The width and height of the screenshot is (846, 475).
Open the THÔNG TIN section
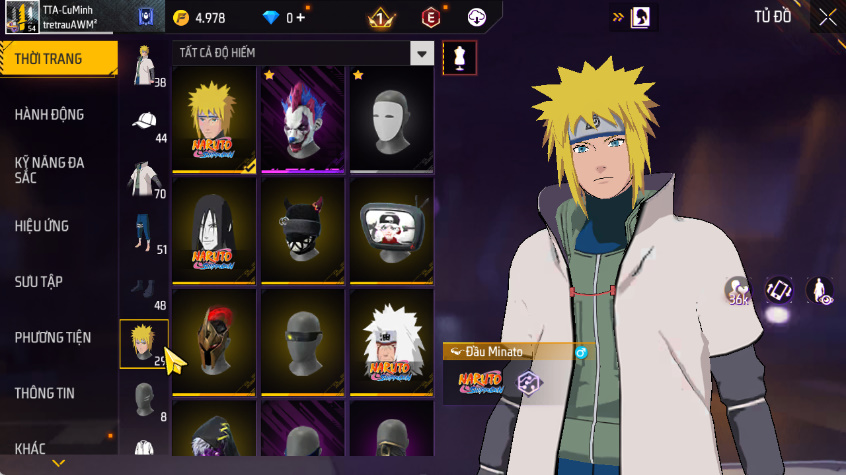pos(44,393)
